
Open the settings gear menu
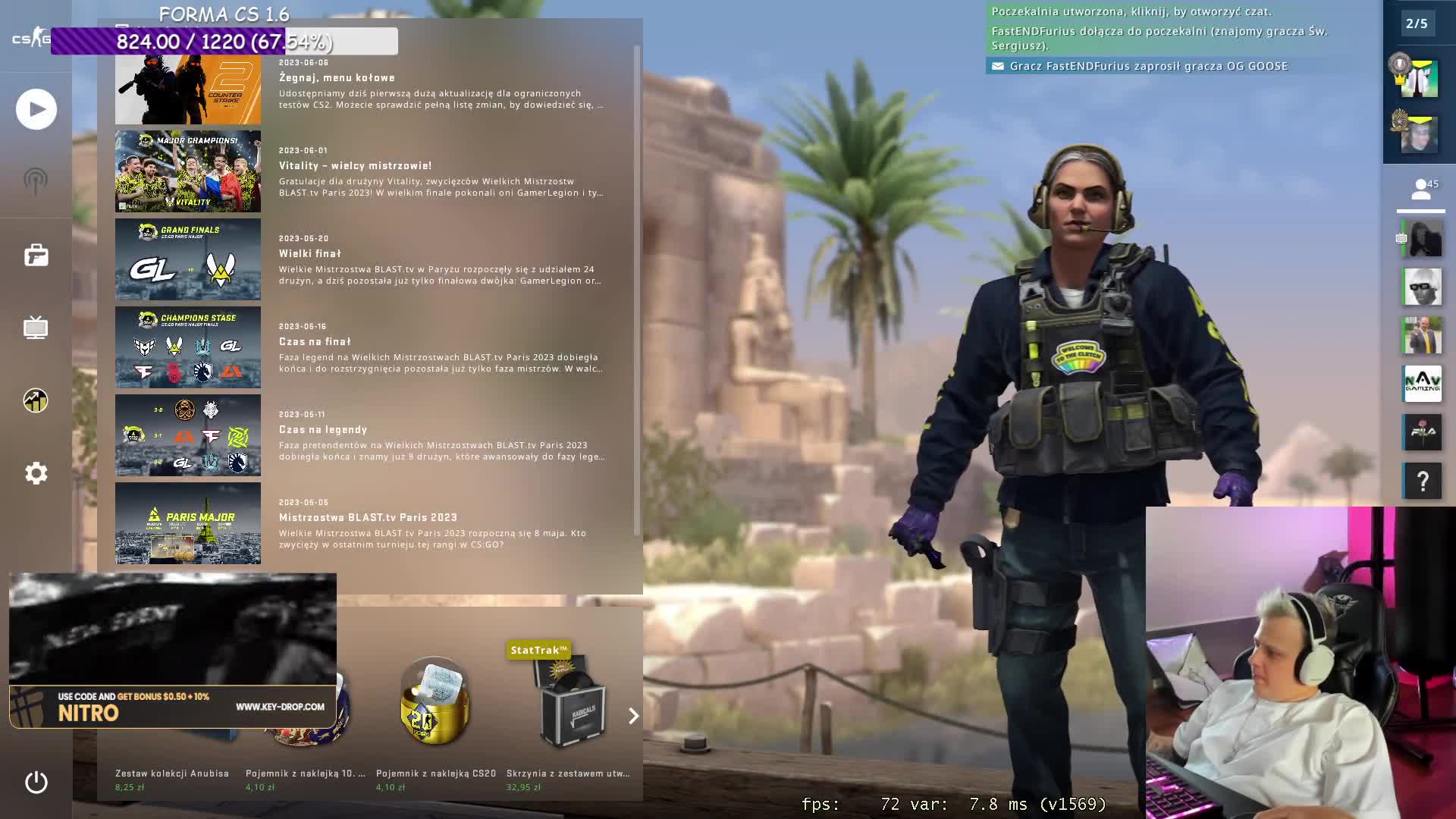pyautogui.click(x=36, y=473)
